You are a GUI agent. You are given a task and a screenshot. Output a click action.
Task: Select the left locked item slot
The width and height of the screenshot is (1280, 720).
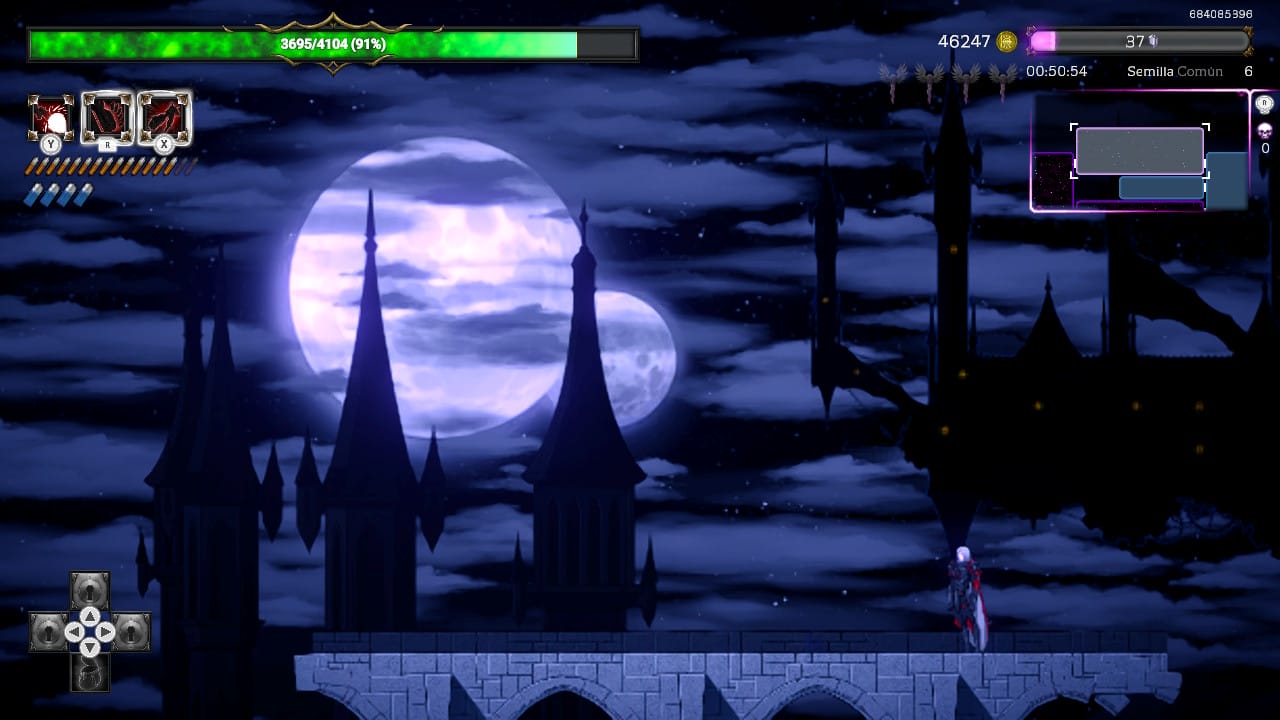(x=48, y=632)
